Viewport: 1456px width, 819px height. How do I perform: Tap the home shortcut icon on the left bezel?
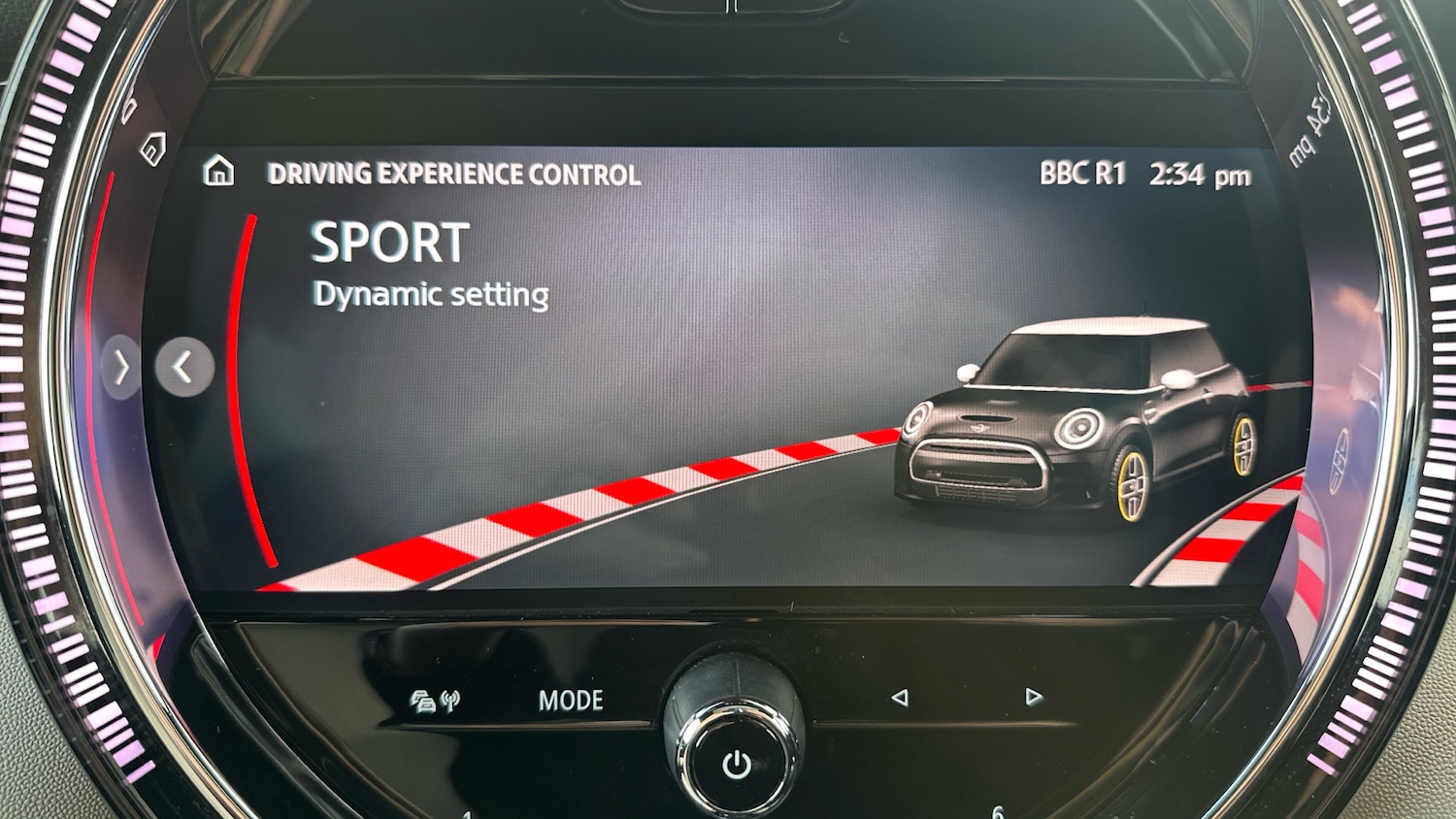pyautogui.click(x=155, y=147)
